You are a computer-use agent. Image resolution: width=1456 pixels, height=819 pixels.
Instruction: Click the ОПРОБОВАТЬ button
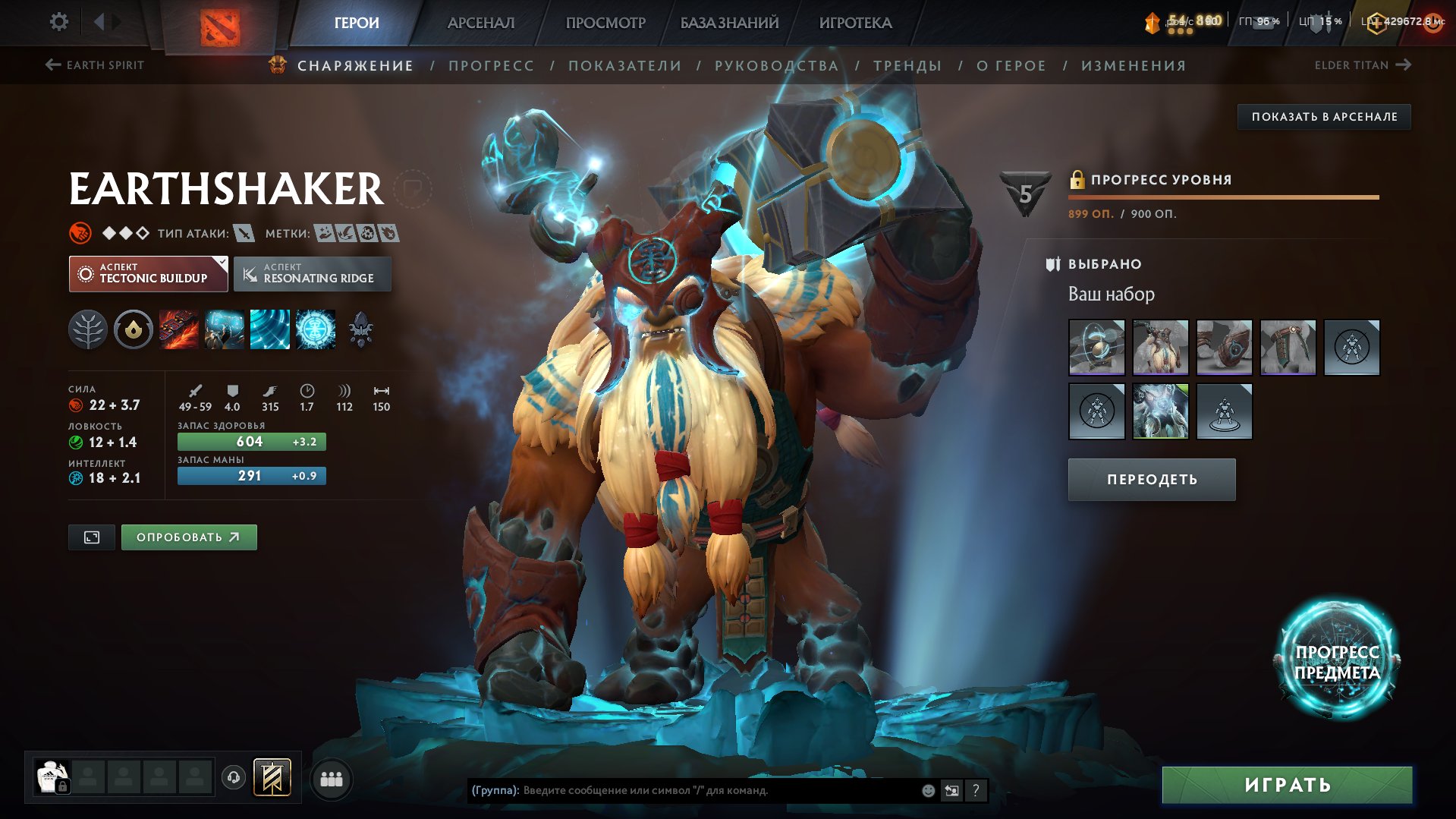[188, 537]
